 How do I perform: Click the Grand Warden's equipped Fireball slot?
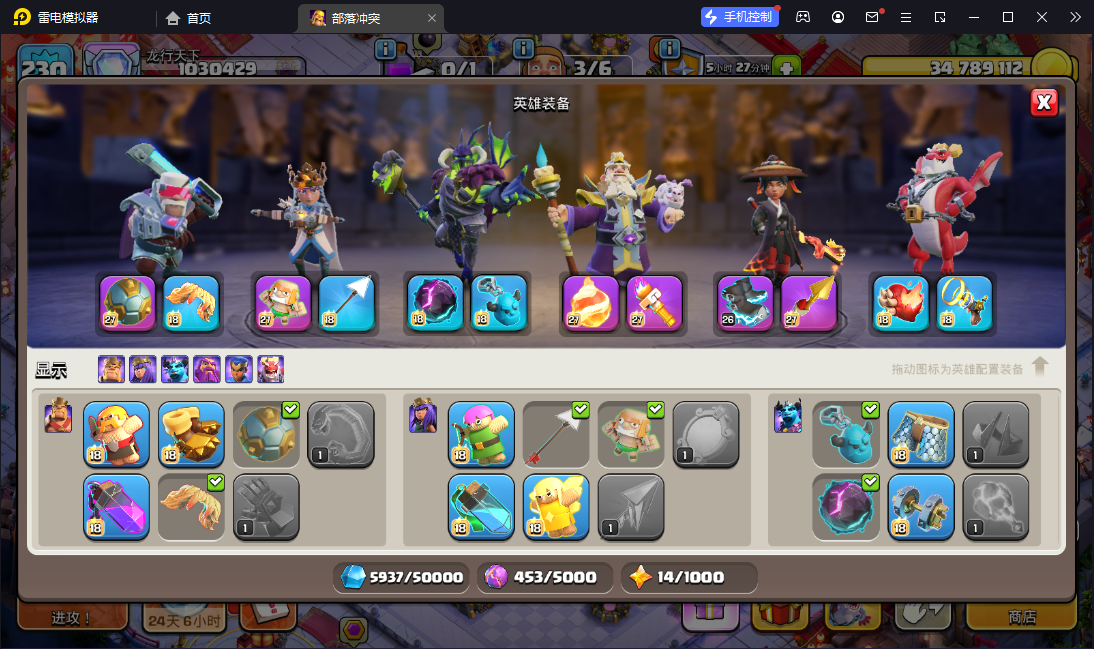pyautogui.click(x=591, y=302)
